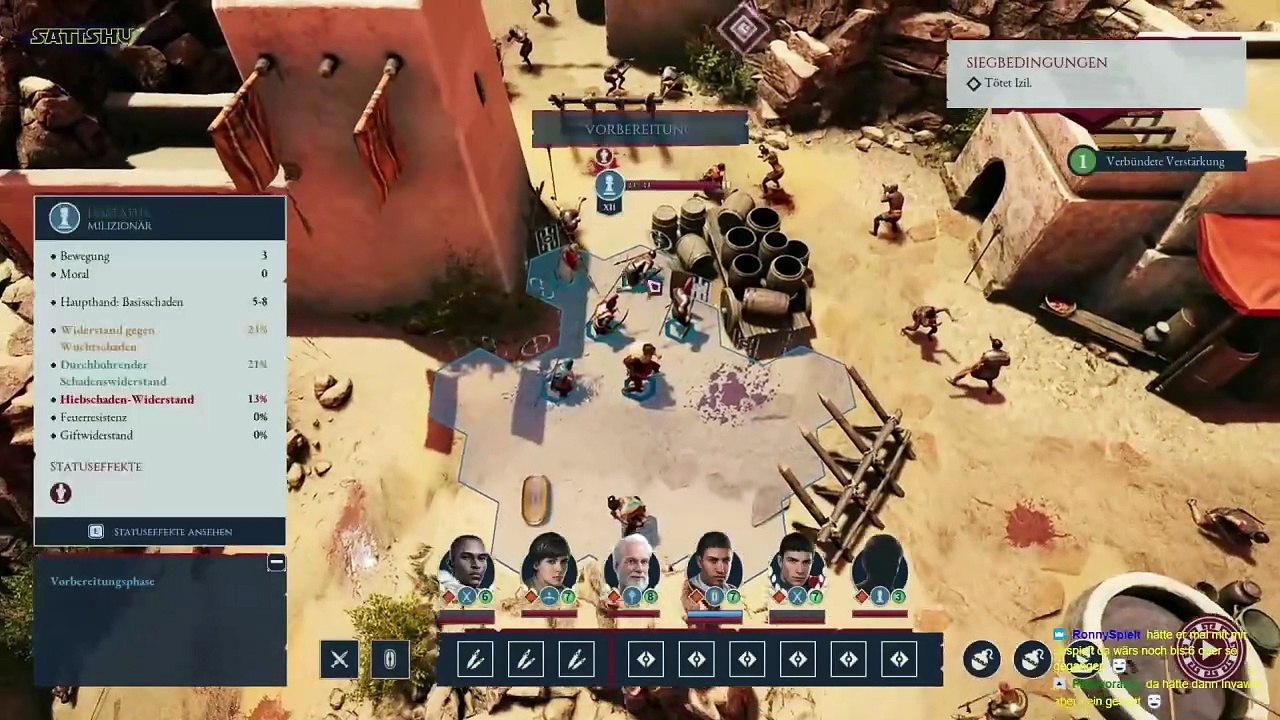
Task: Collapse the Vorbereitungsphase log panel
Action: pos(276,563)
